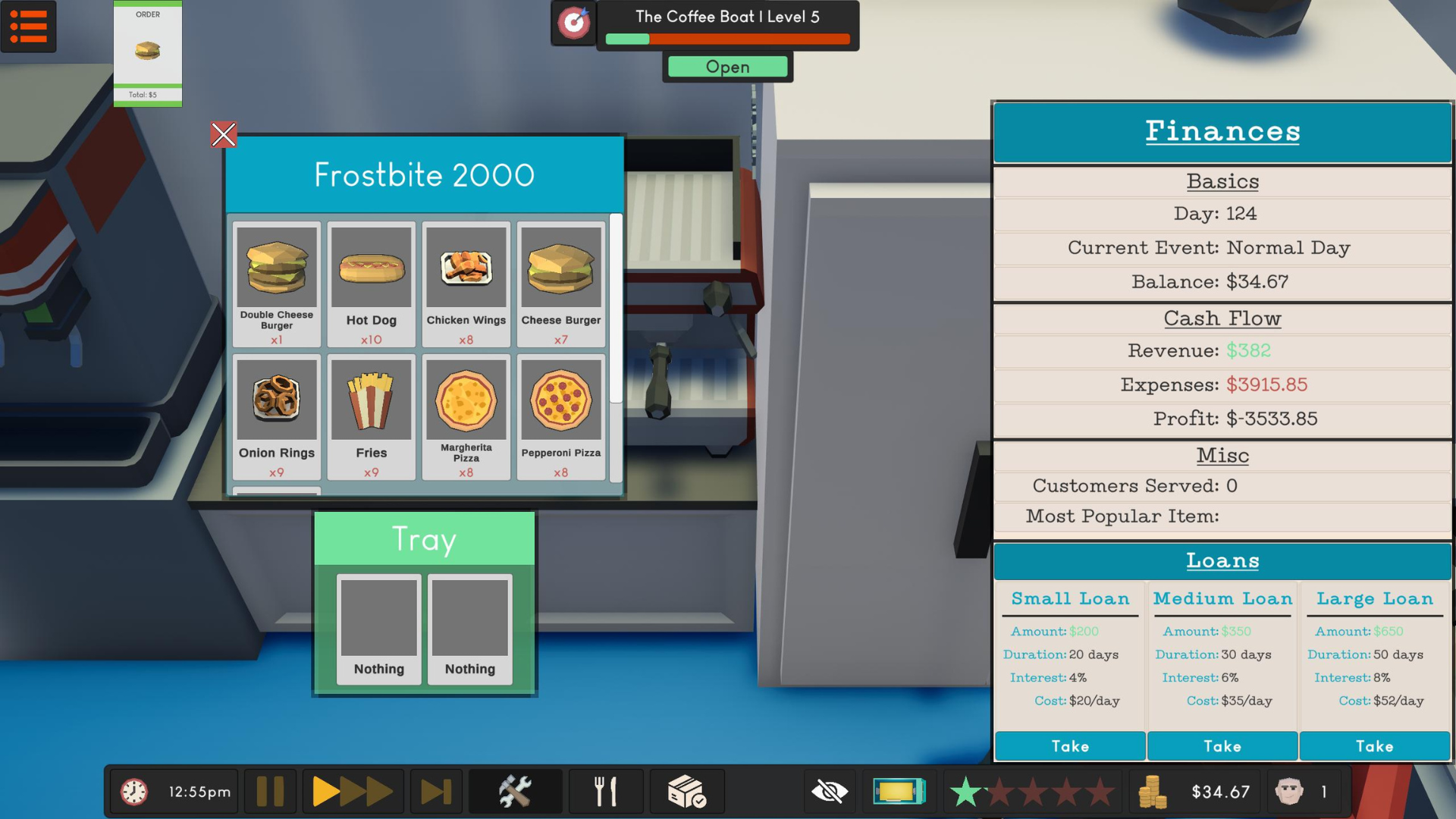
Task: Open the orange hamburger menu in top left
Action: 29,27
